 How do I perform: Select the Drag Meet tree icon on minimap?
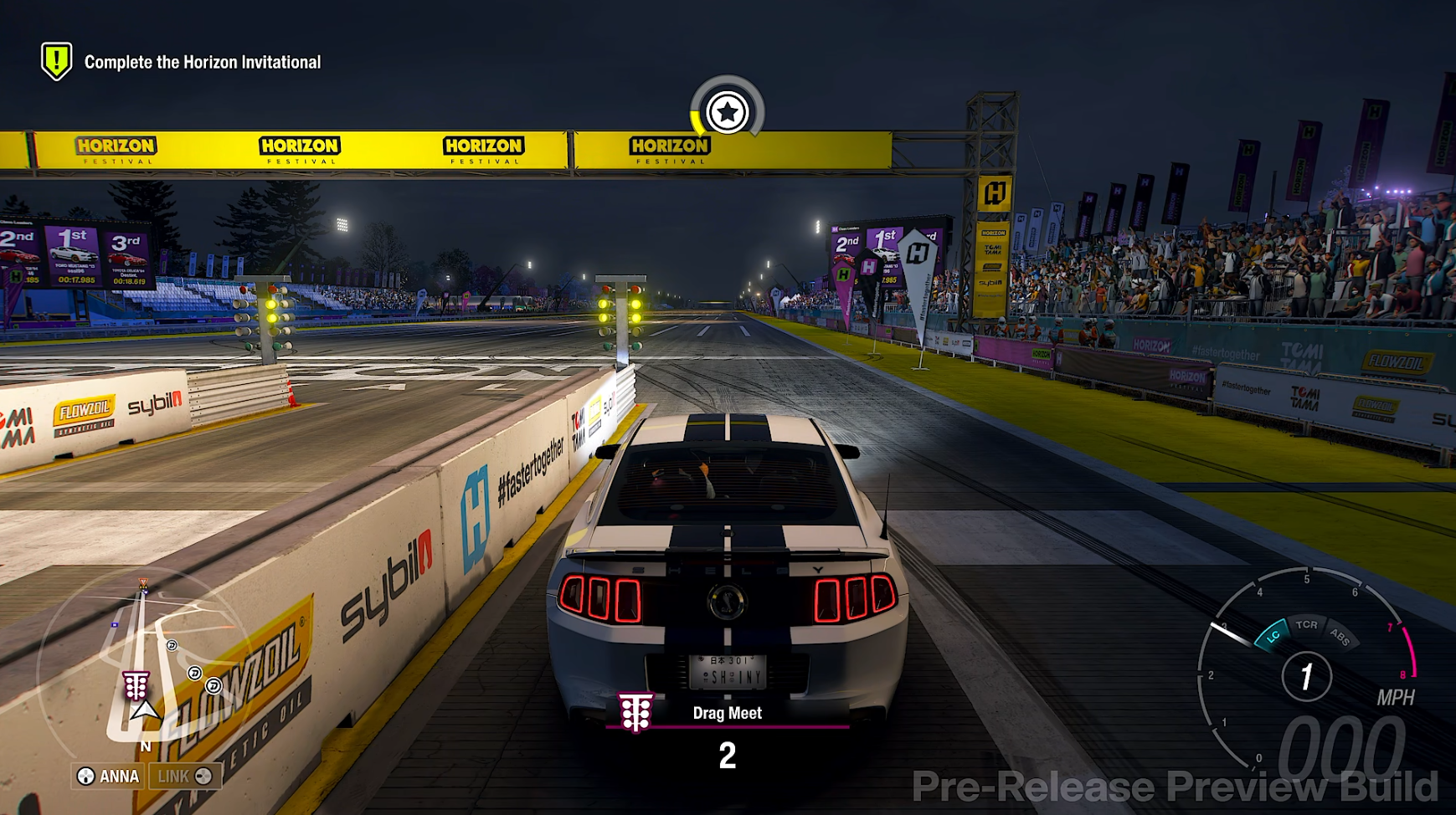[x=136, y=684]
